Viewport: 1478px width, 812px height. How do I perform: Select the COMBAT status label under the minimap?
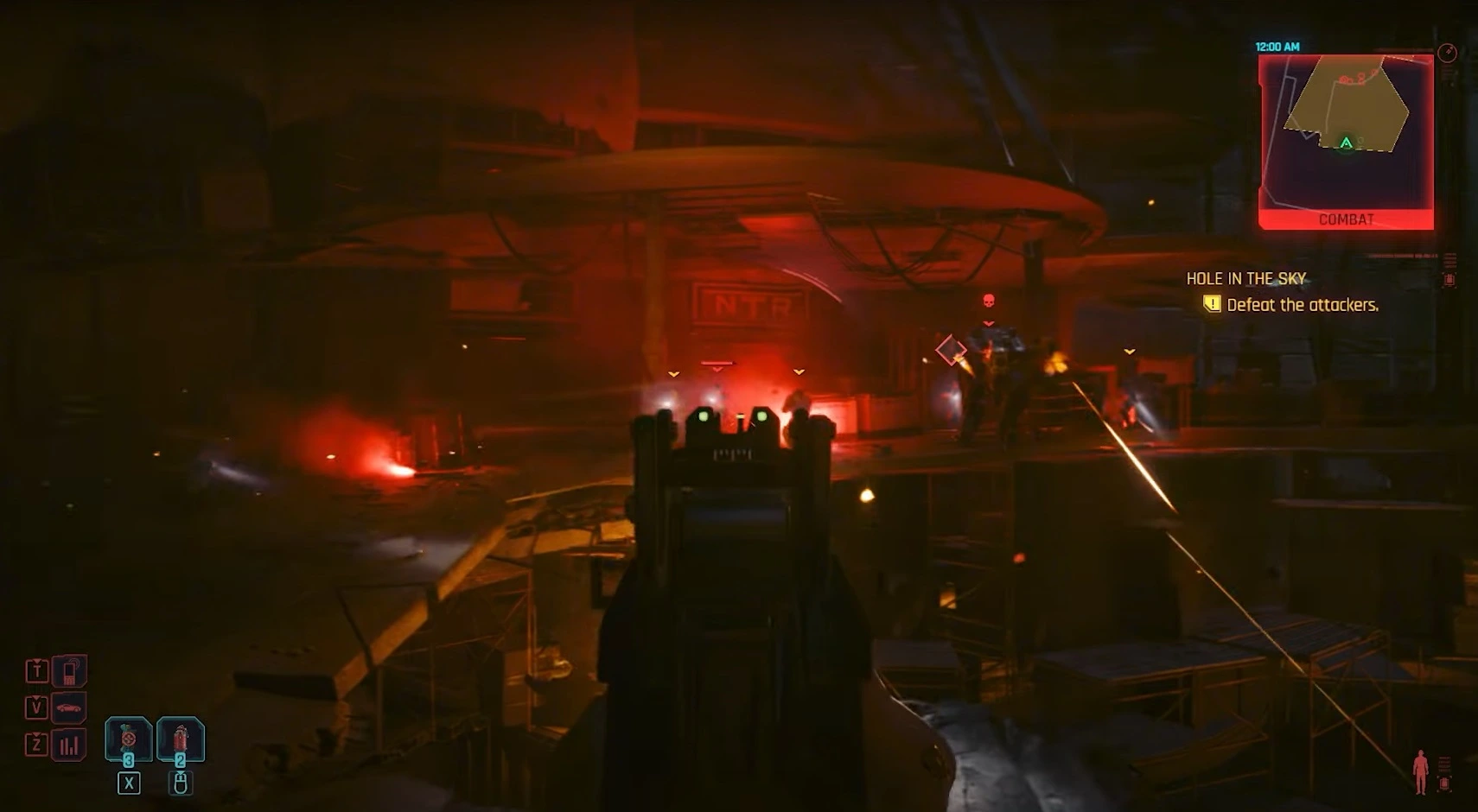1348,219
